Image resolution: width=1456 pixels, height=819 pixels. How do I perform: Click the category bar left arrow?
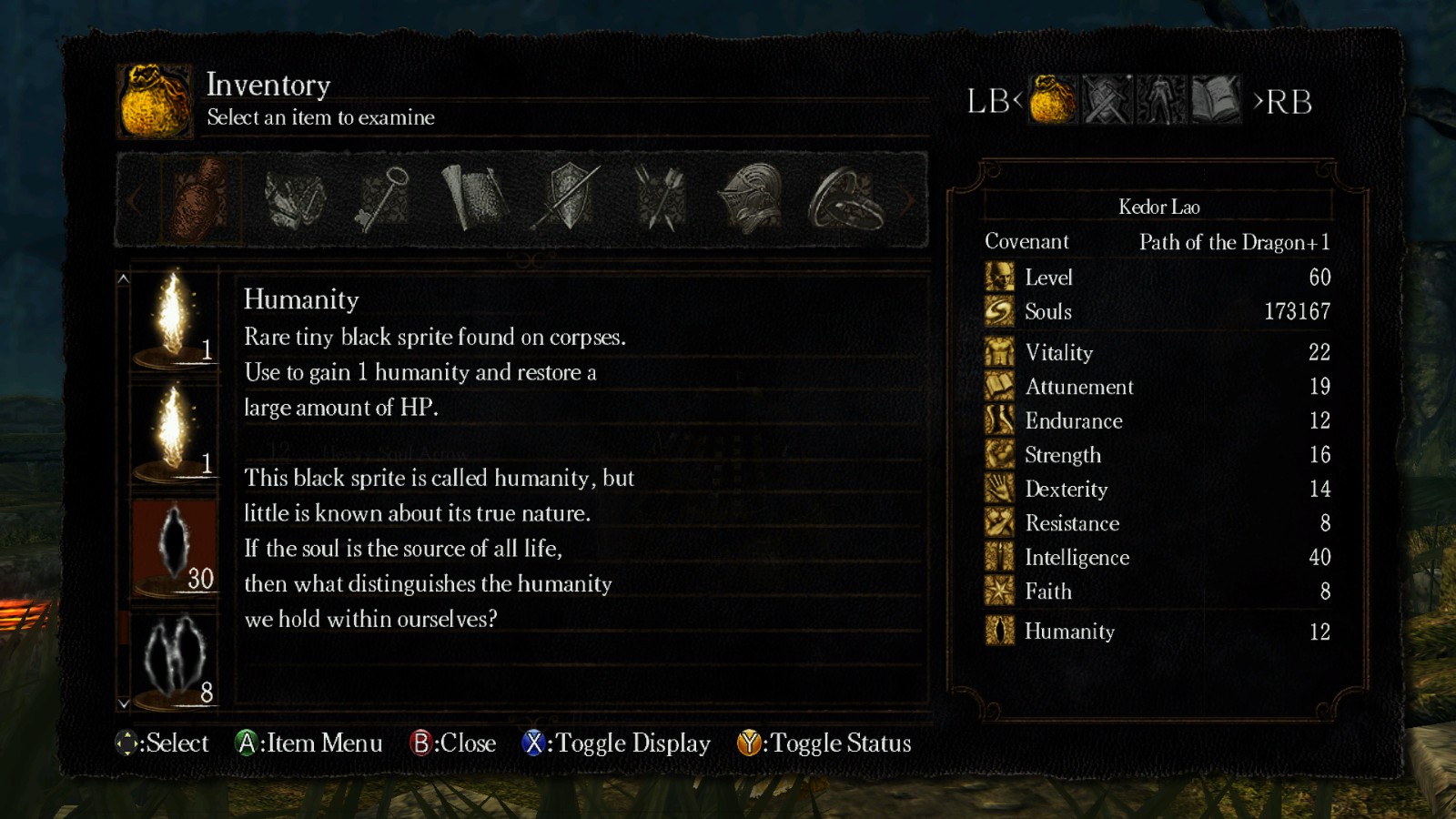pos(134,200)
